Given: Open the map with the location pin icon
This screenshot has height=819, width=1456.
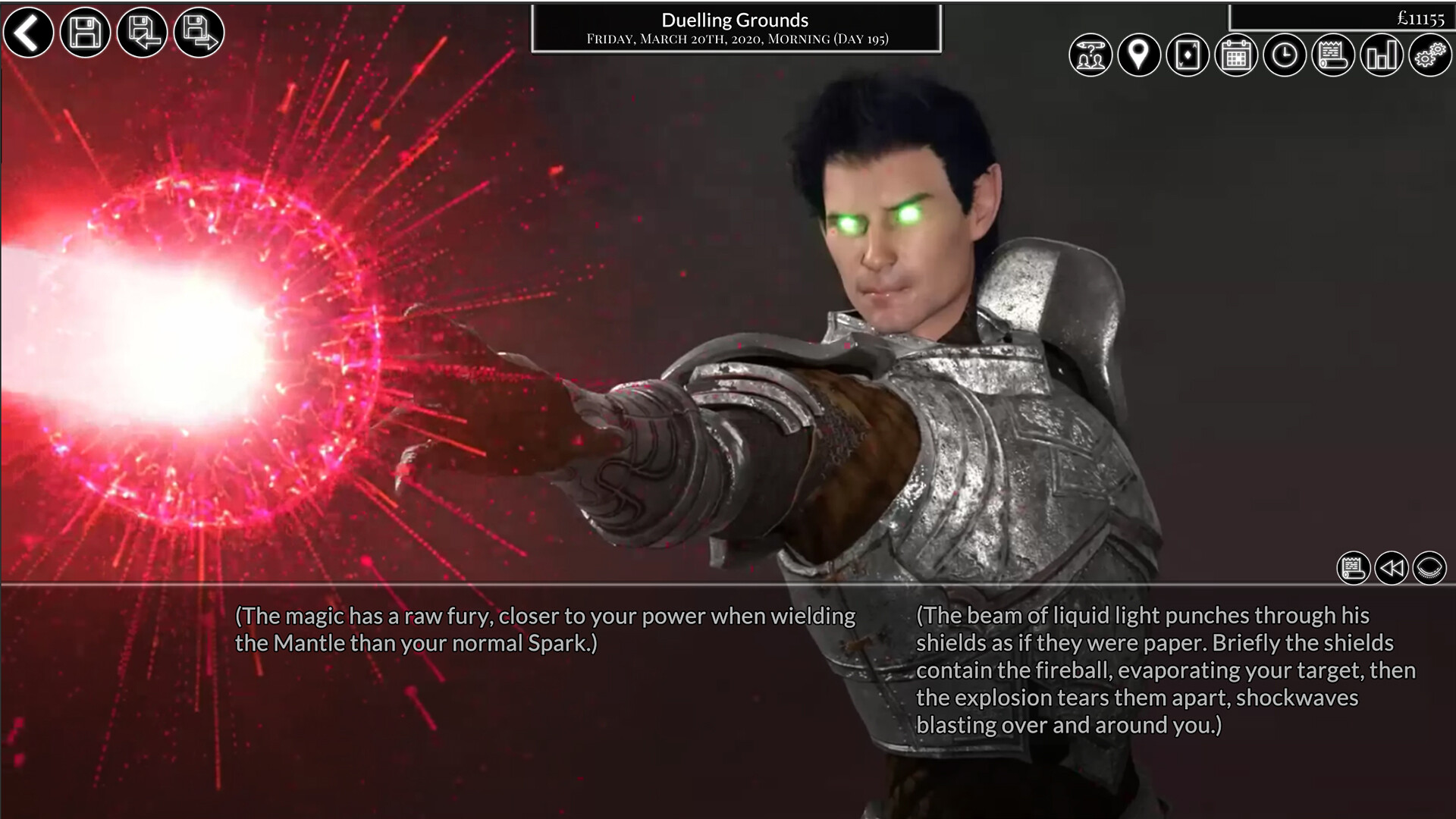Looking at the screenshot, I should click(x=1140, y=55).
